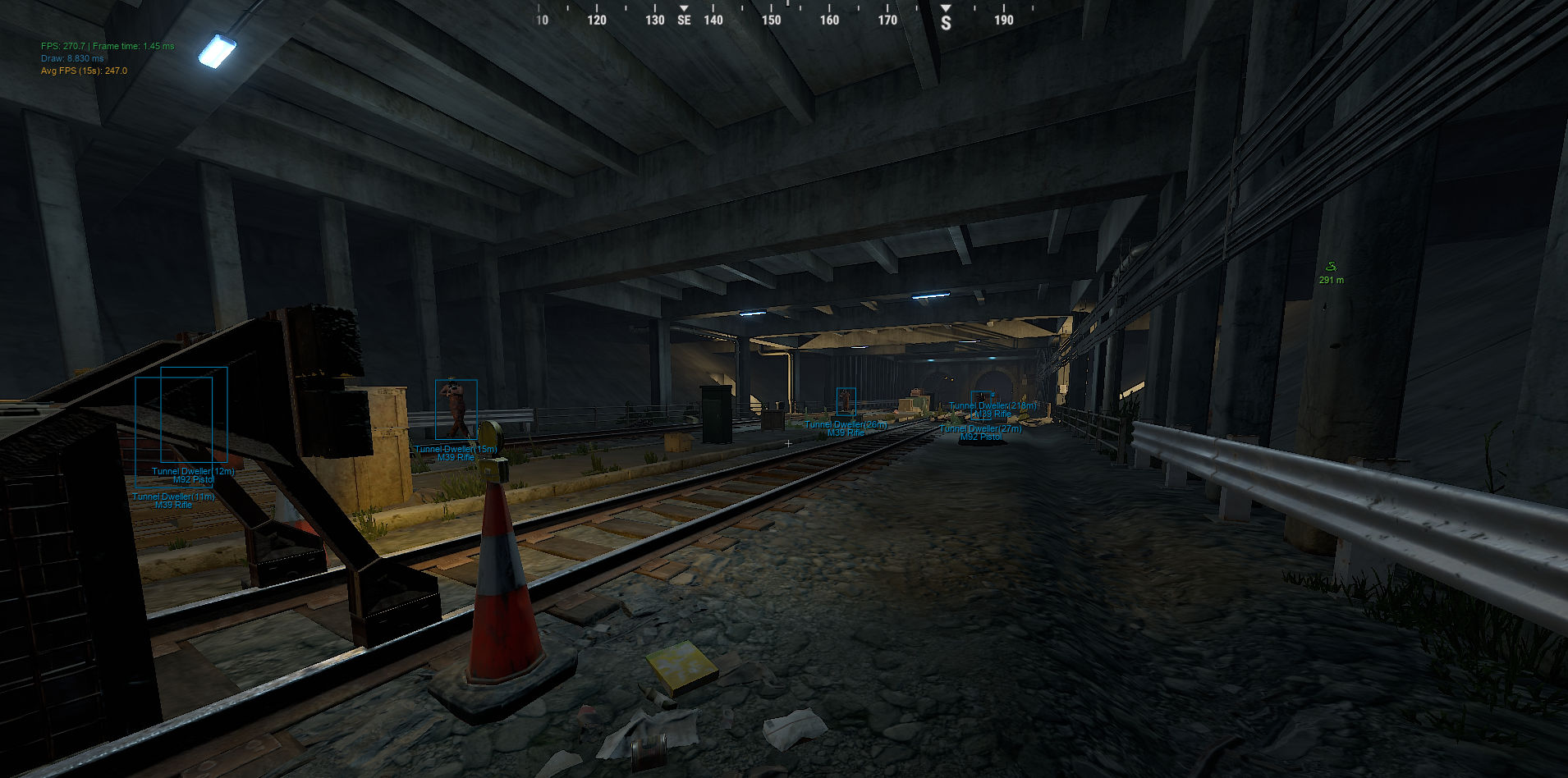Image resolution: width=1568 pixels, height=778 pixels.
Task: Click the green animal marker at 291m
Action: pos(1331,266)
